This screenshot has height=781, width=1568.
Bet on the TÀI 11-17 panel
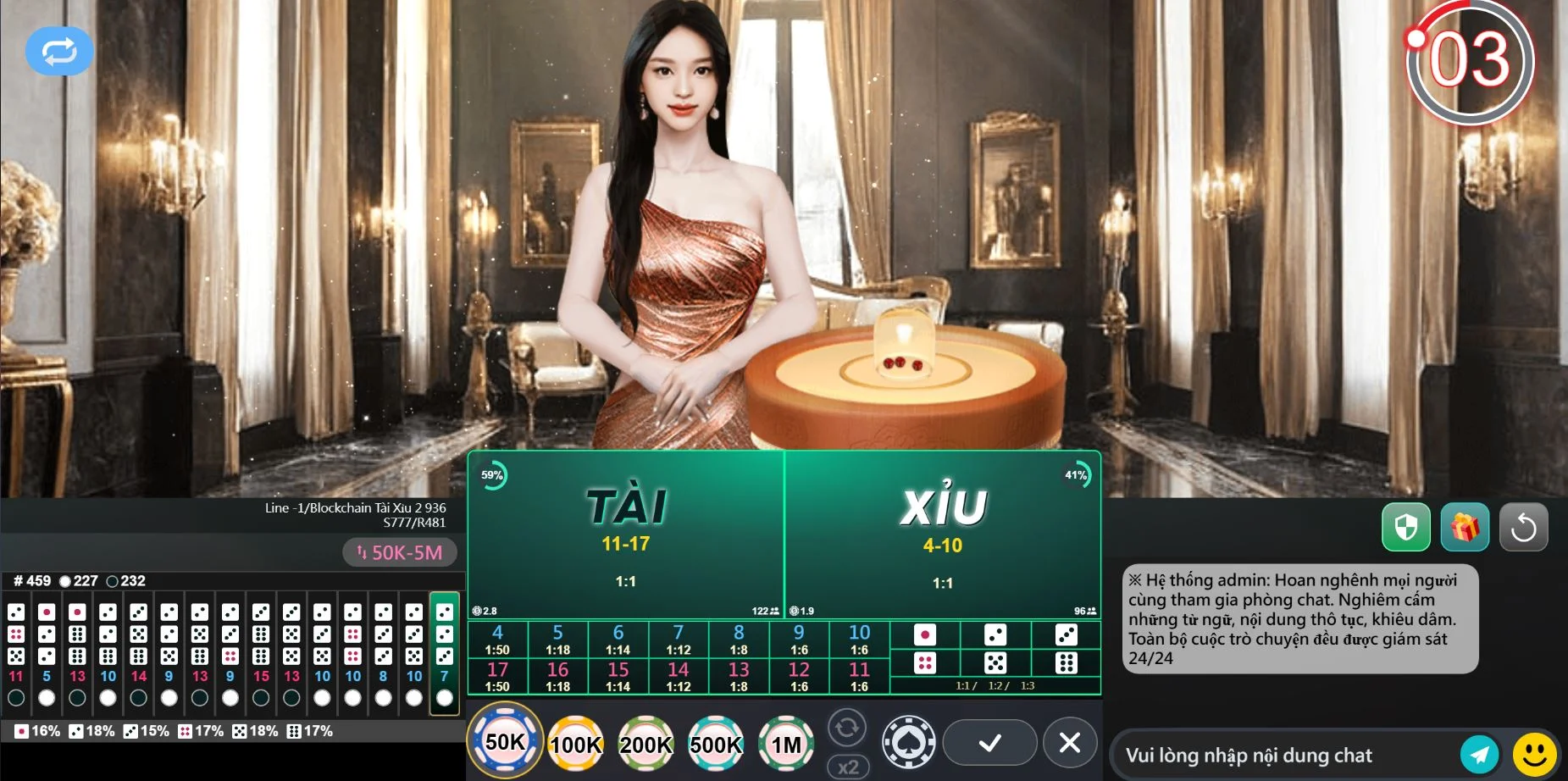tap(625, 534)
